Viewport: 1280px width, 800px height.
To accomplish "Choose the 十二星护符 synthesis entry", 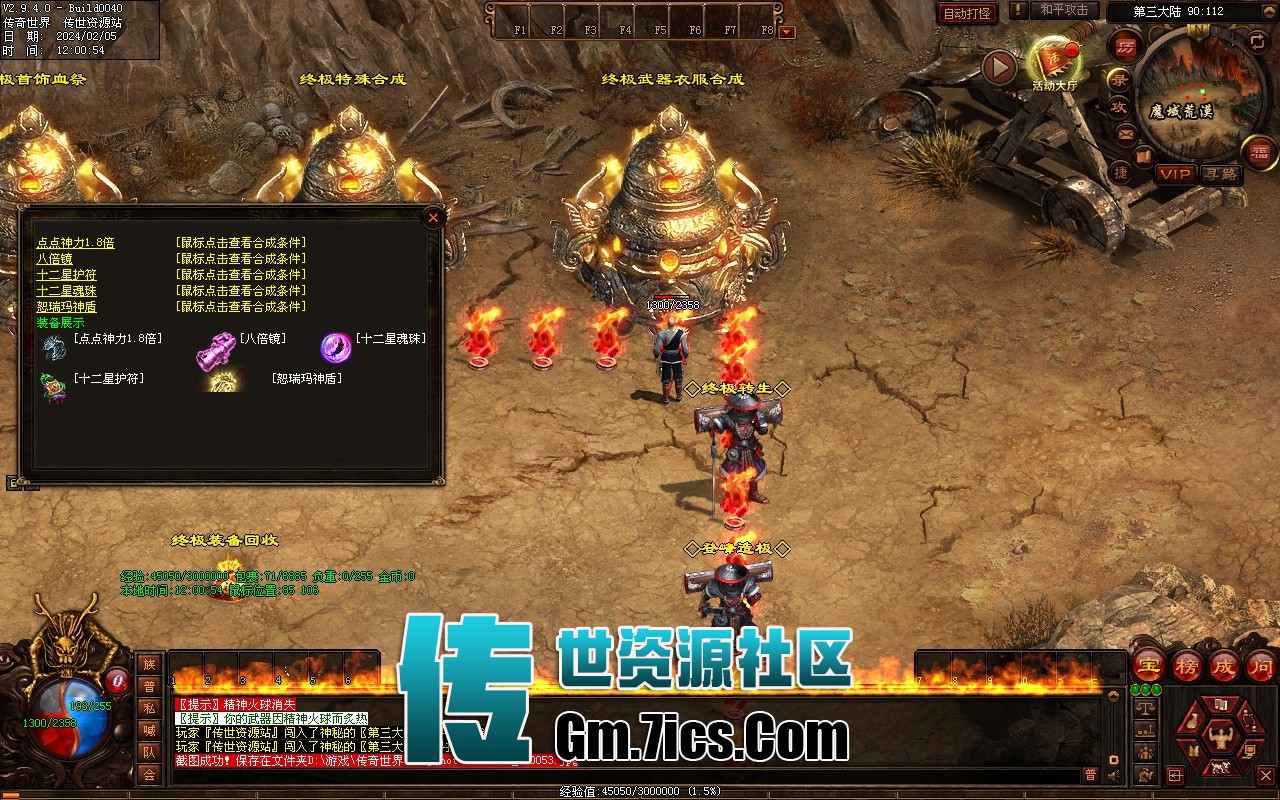I will coord(66,275).
